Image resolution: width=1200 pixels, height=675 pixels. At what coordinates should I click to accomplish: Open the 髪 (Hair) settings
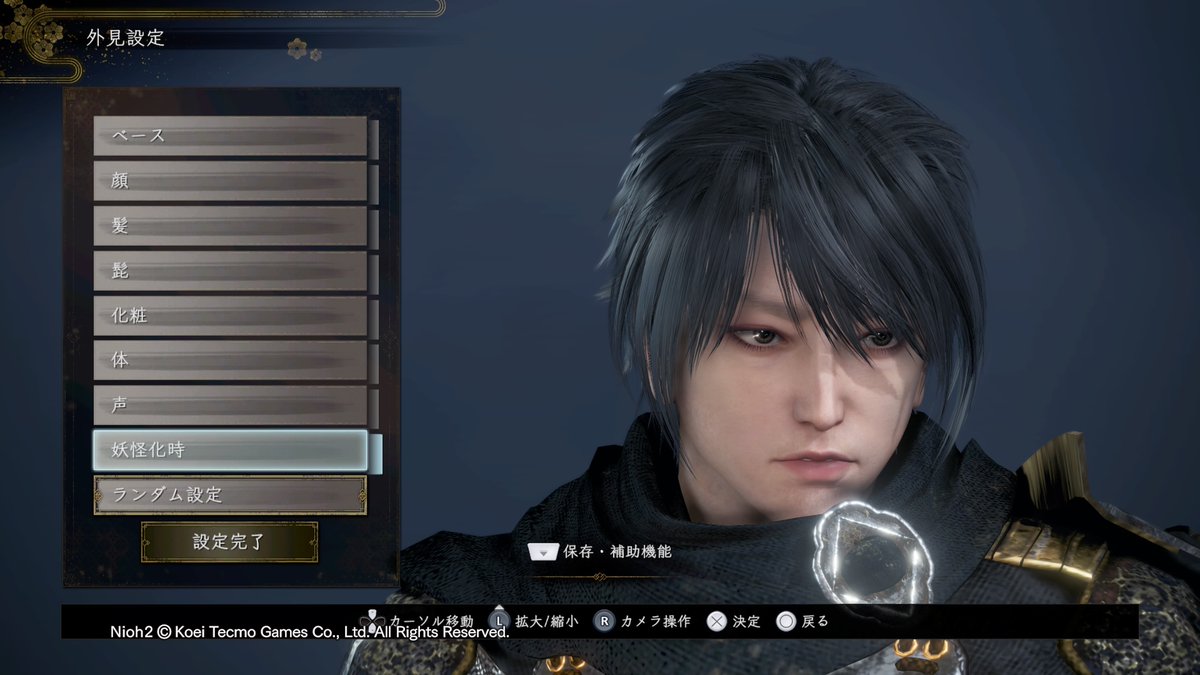pyautogui.click(x=231, y=226)
